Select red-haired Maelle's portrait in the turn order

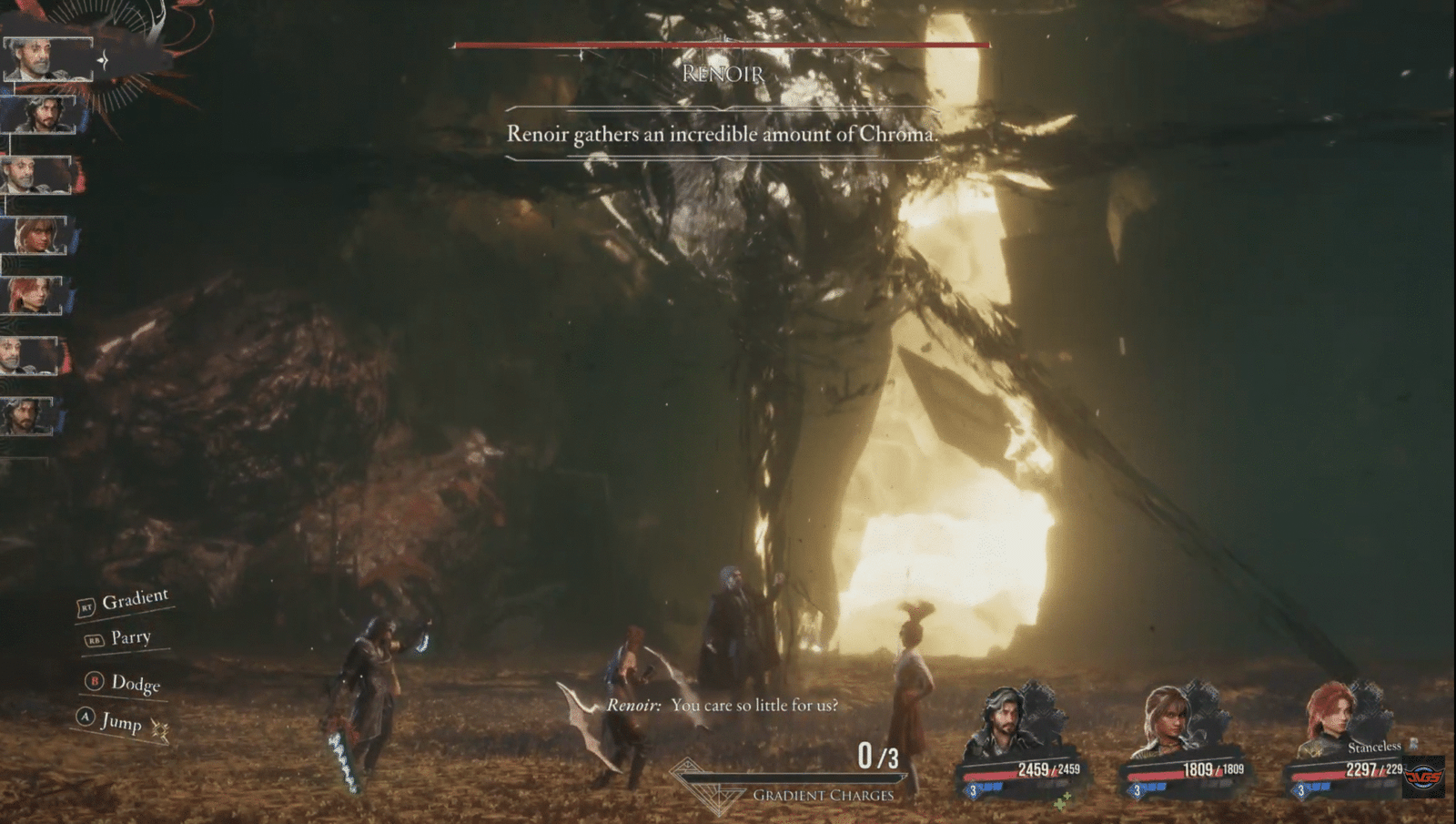coord(35,296)
